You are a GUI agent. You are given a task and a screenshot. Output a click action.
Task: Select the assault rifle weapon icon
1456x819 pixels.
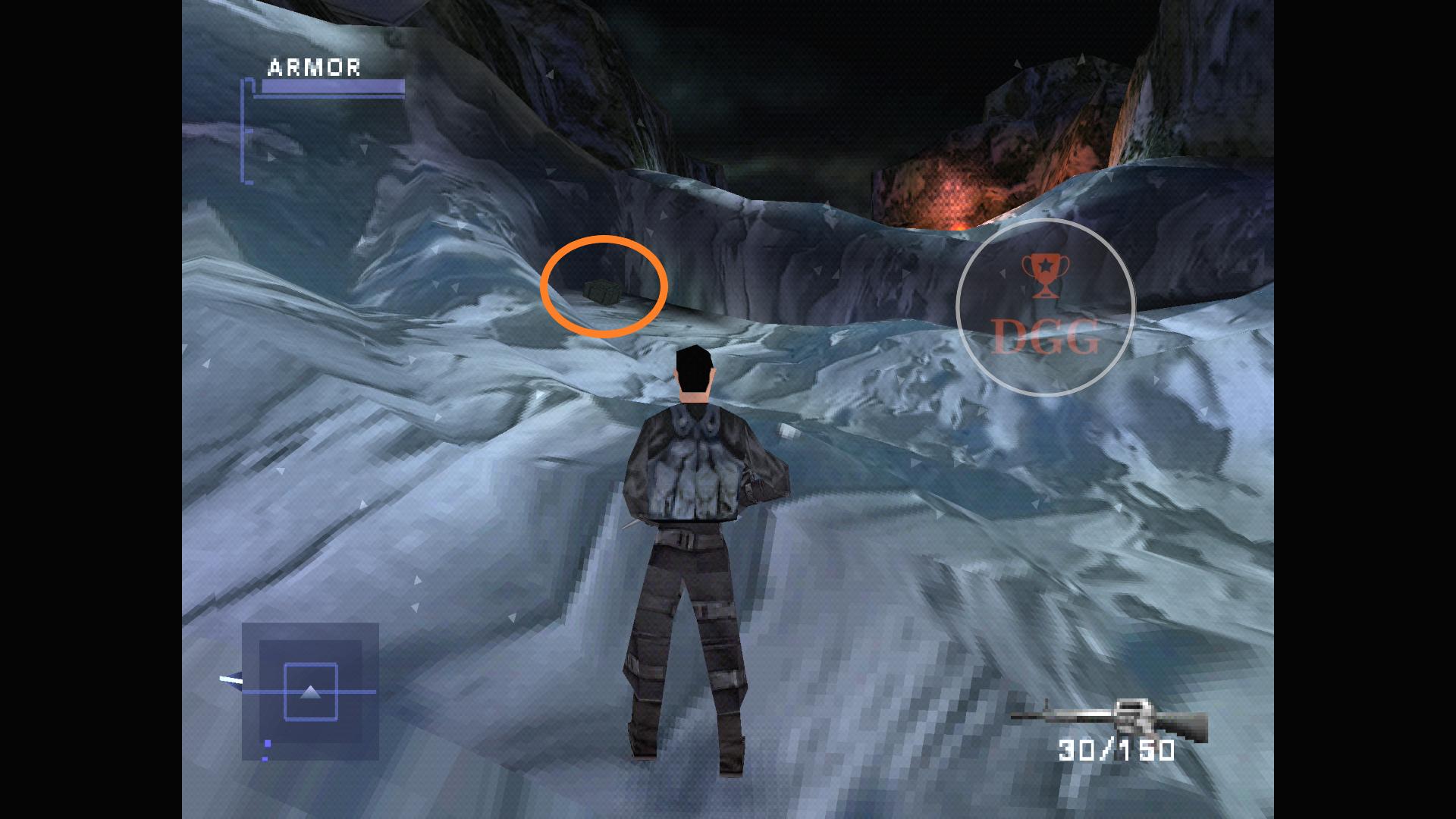point(1109,719)
